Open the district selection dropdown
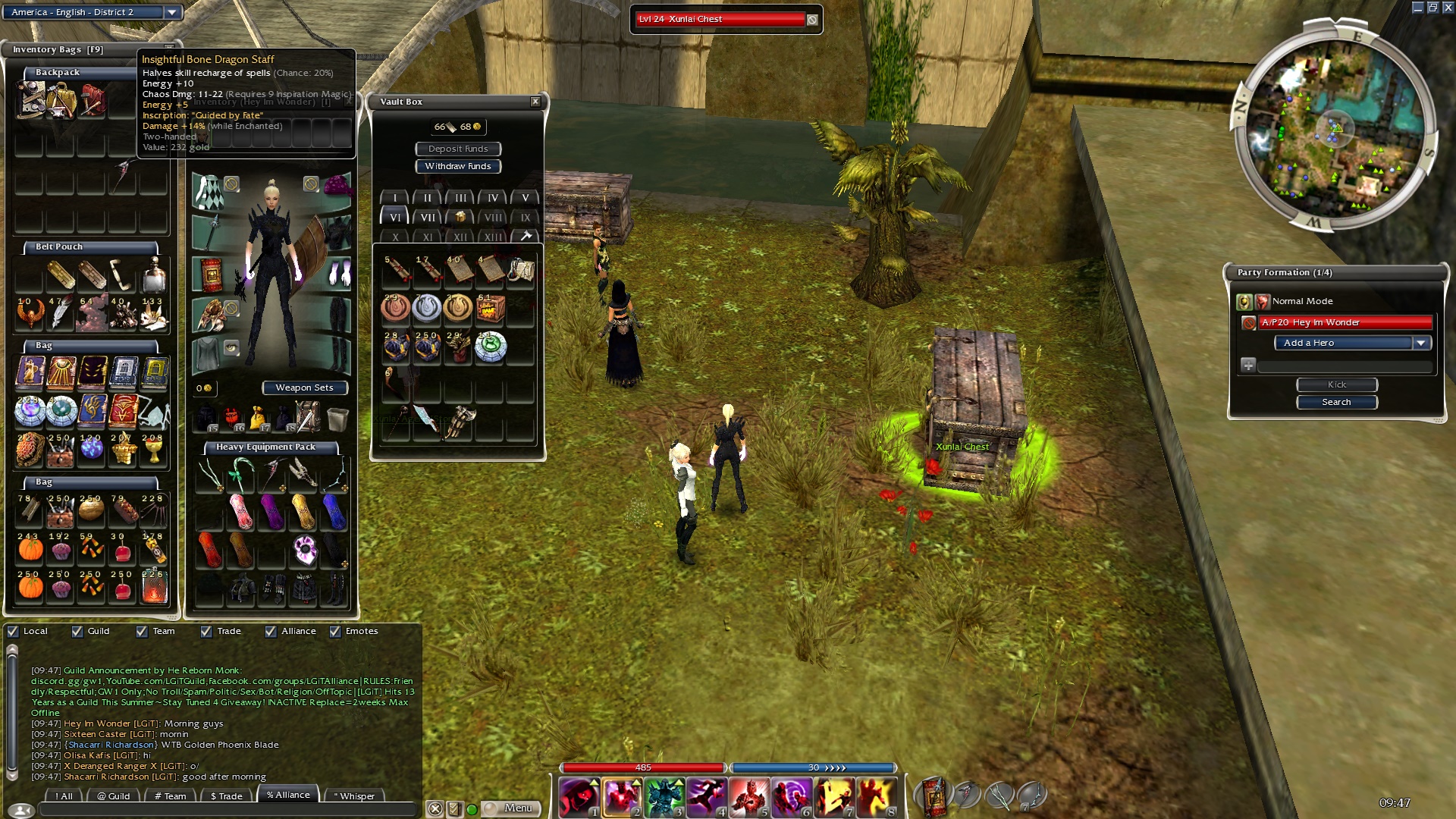The width and height of the screenshot is (1456, 819). [x=172, y=12]
